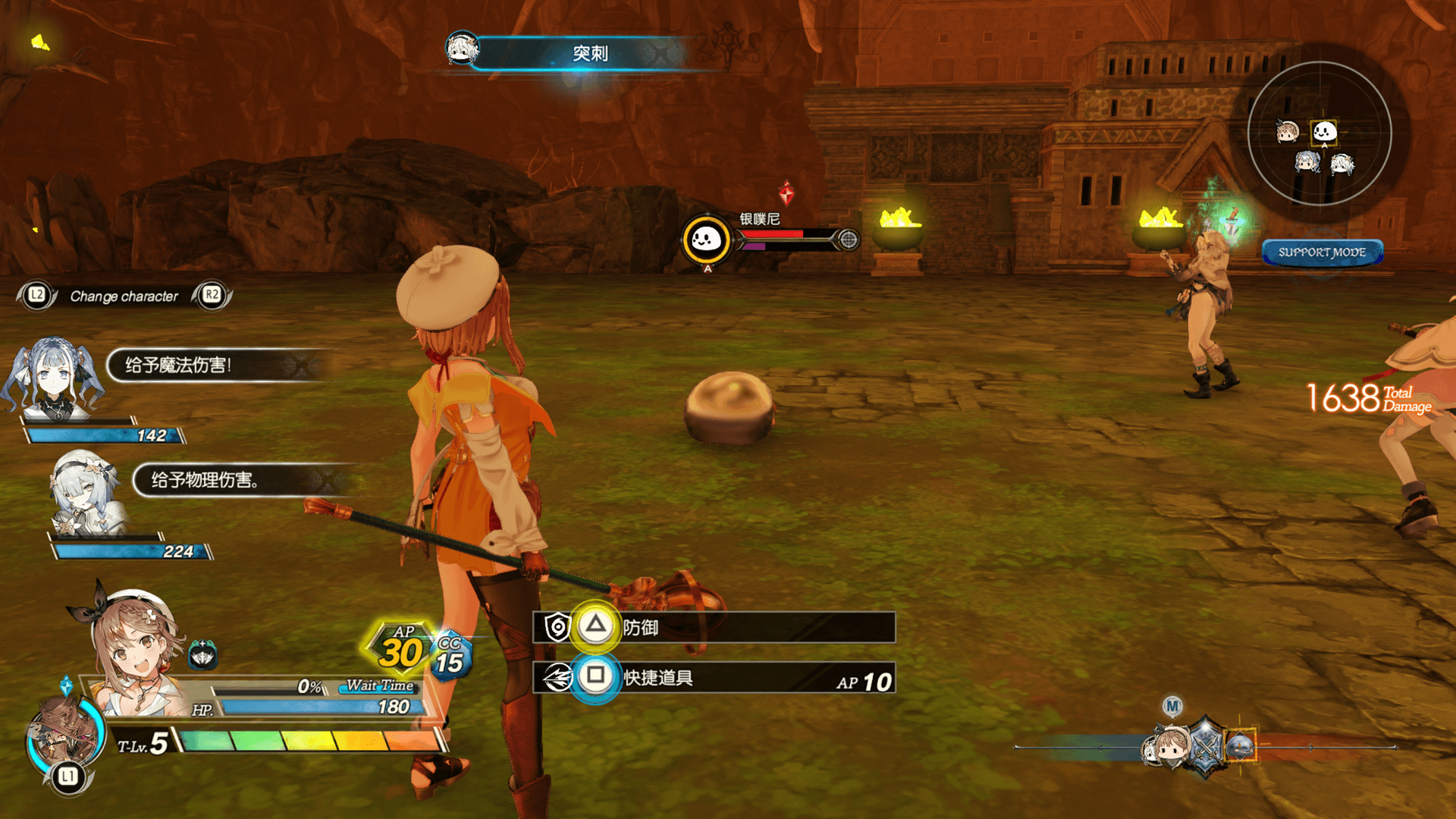Target the 银噗尼 enemy puni icon
1456x819 pixels.
click(x=706, y=240)
